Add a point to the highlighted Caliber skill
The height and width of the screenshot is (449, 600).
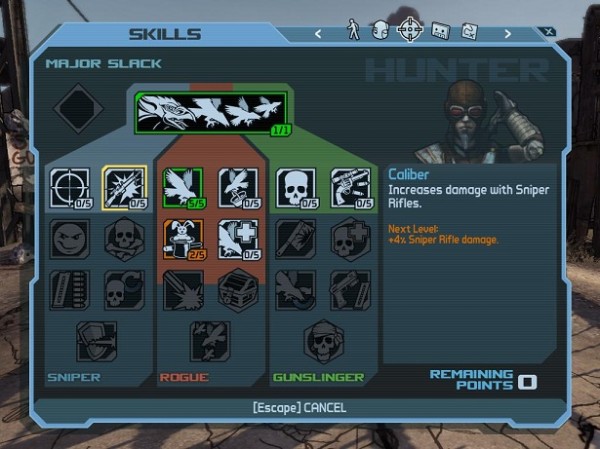pos(125,187)
